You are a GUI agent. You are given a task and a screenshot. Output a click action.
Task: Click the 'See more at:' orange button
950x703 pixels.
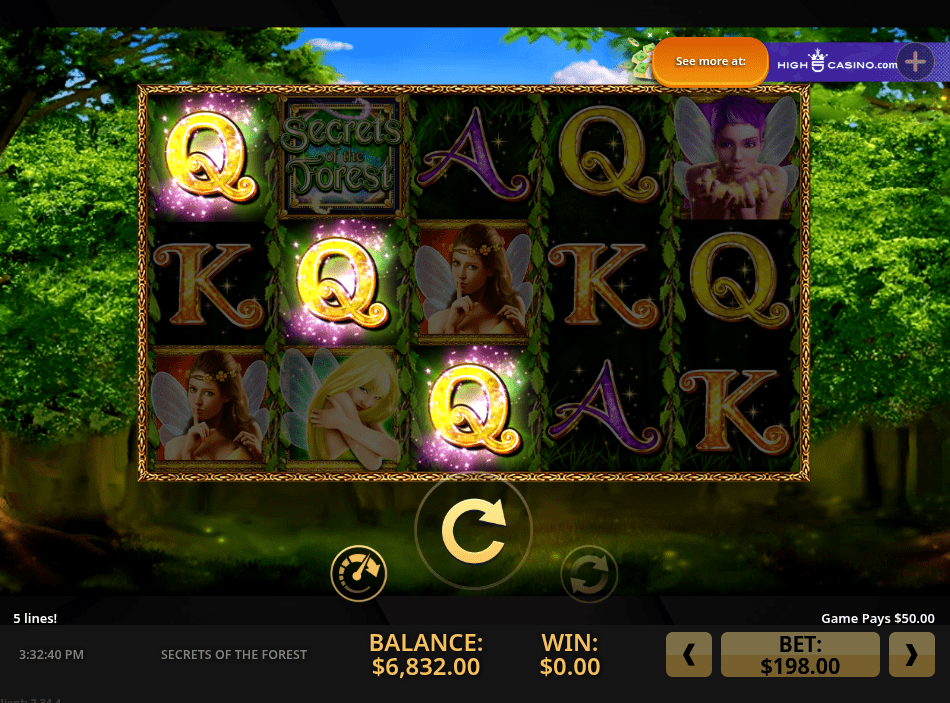pyautogui.click(x=710, y=61)
